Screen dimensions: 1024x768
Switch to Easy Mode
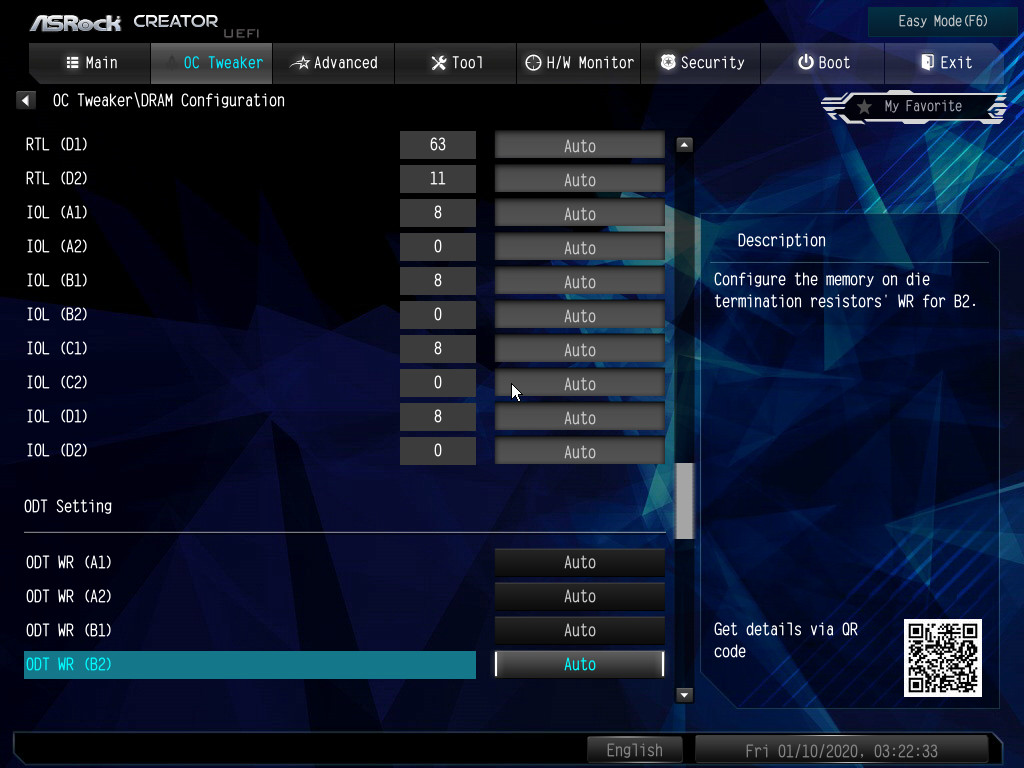tap(929, 21)
